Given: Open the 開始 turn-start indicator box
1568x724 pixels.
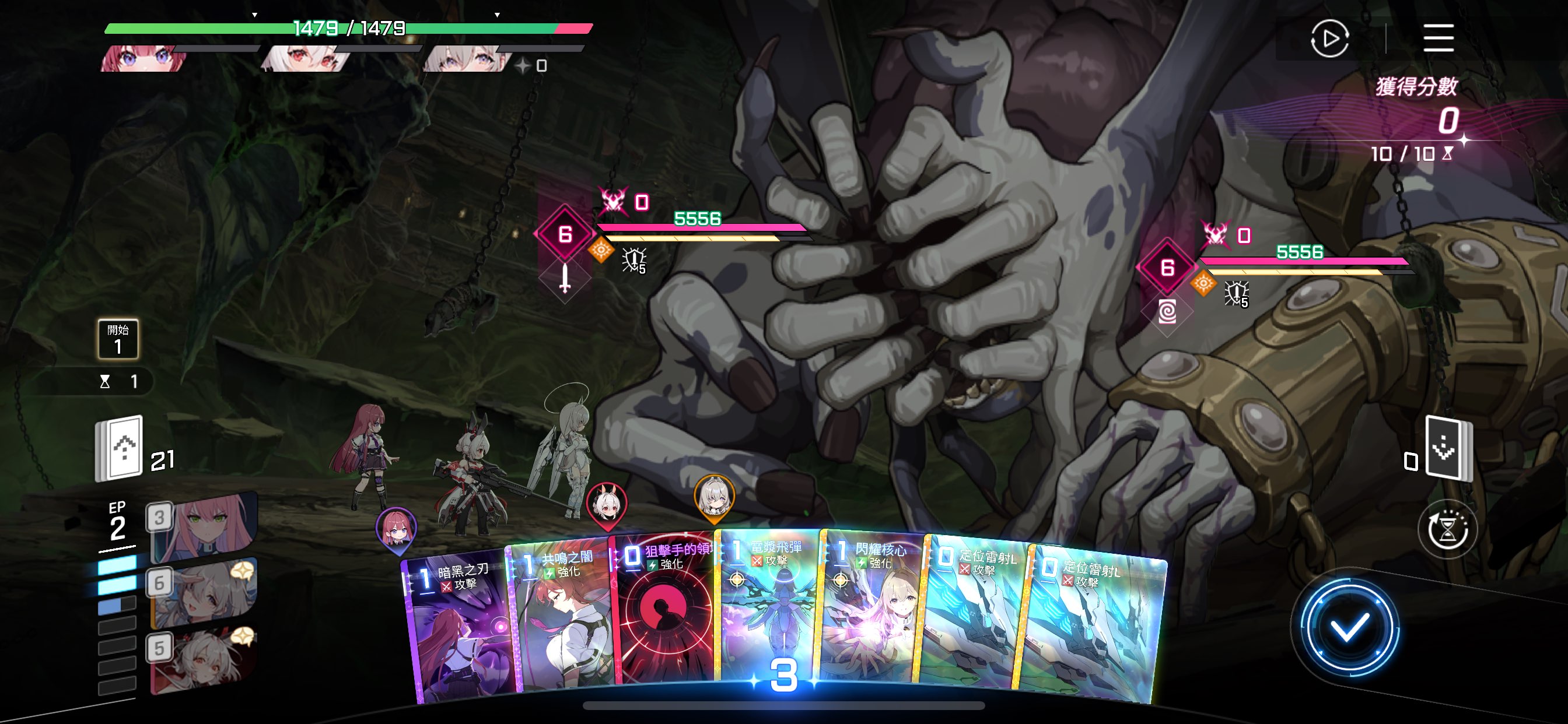Looking at the screenshot, I should [117, 339].
